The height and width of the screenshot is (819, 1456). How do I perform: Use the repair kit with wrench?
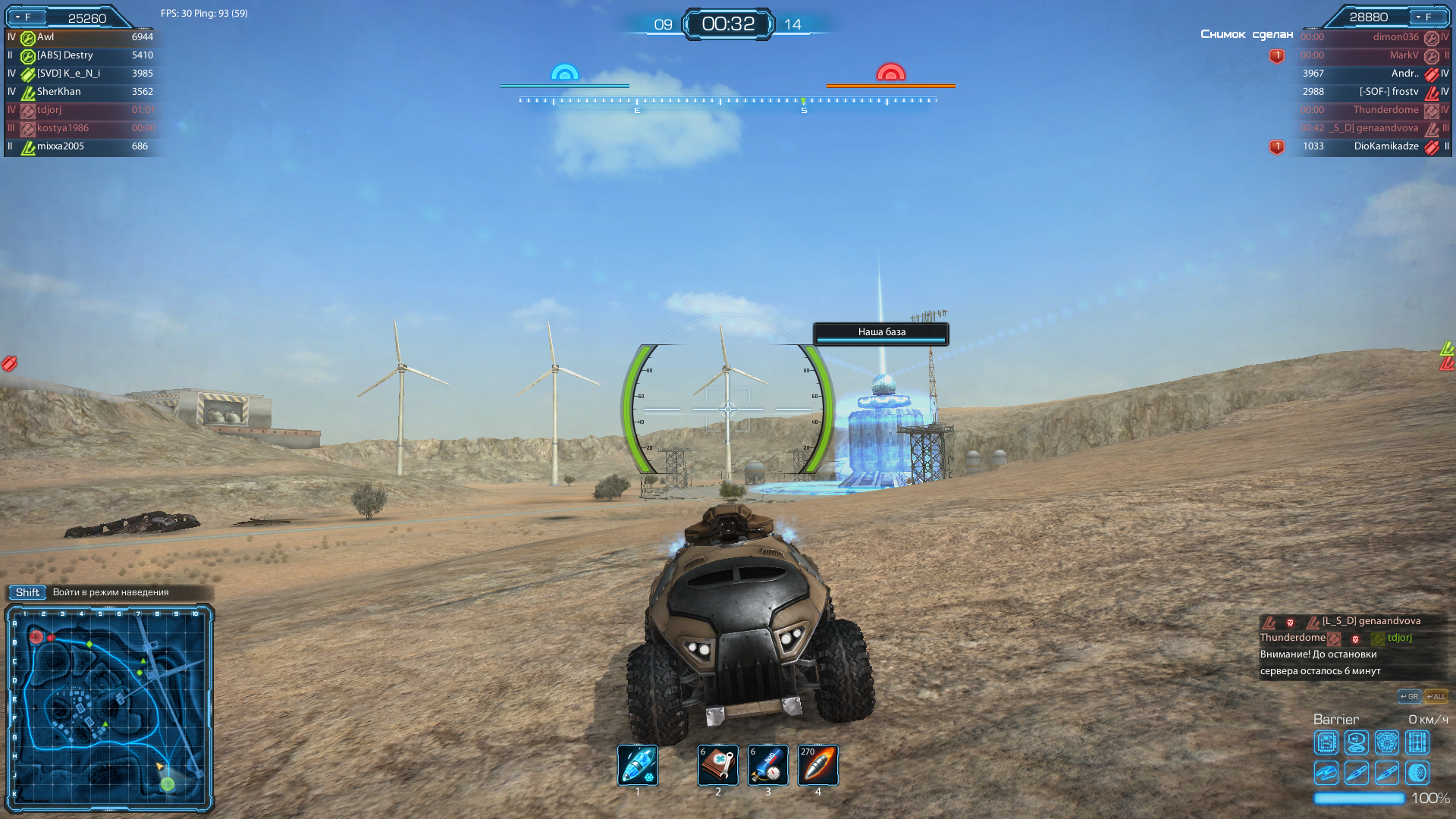coord(717,764)
